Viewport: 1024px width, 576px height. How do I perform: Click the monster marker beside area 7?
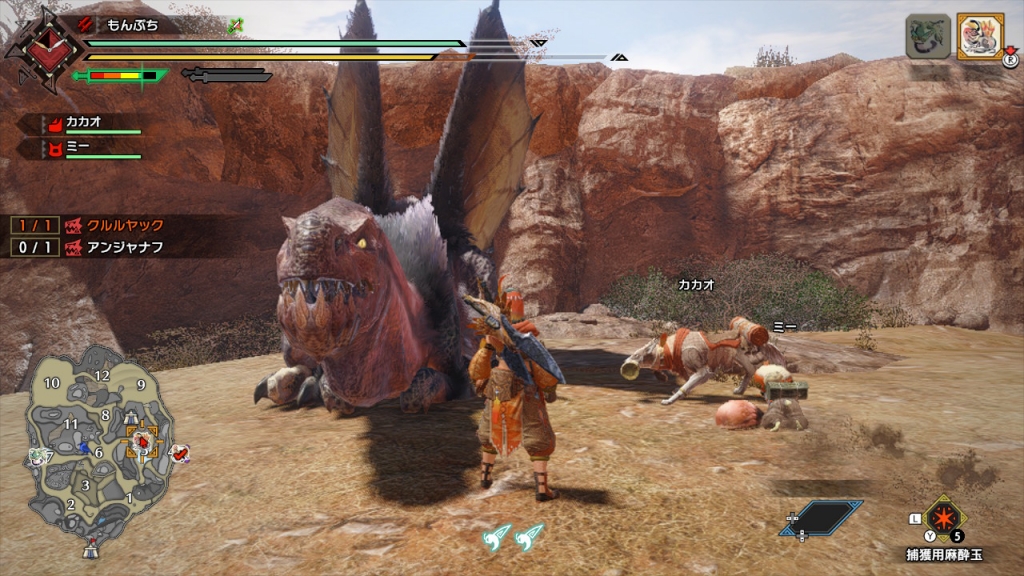coord(37,456)
